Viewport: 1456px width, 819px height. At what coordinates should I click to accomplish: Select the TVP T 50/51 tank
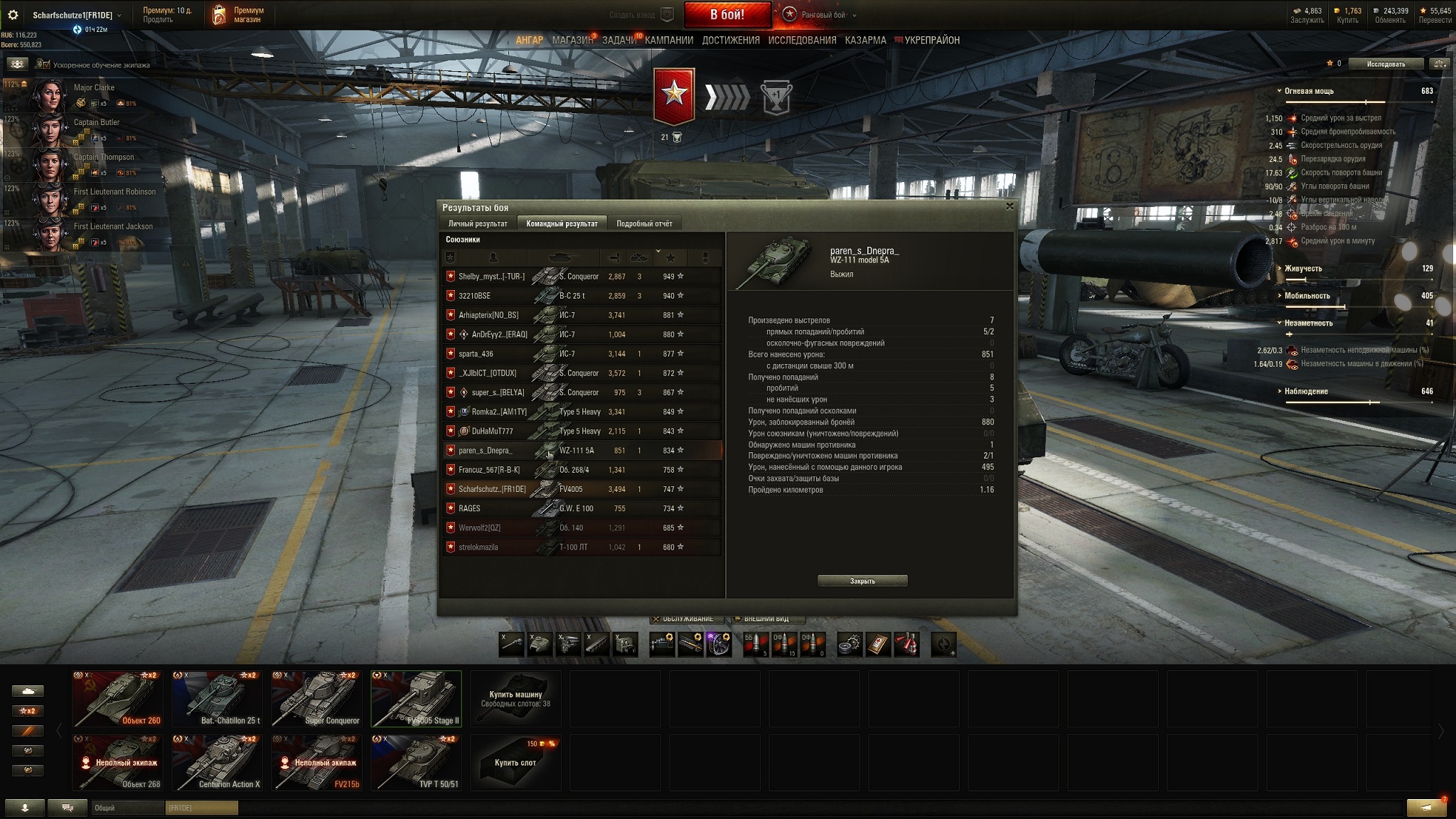point(417,763)
